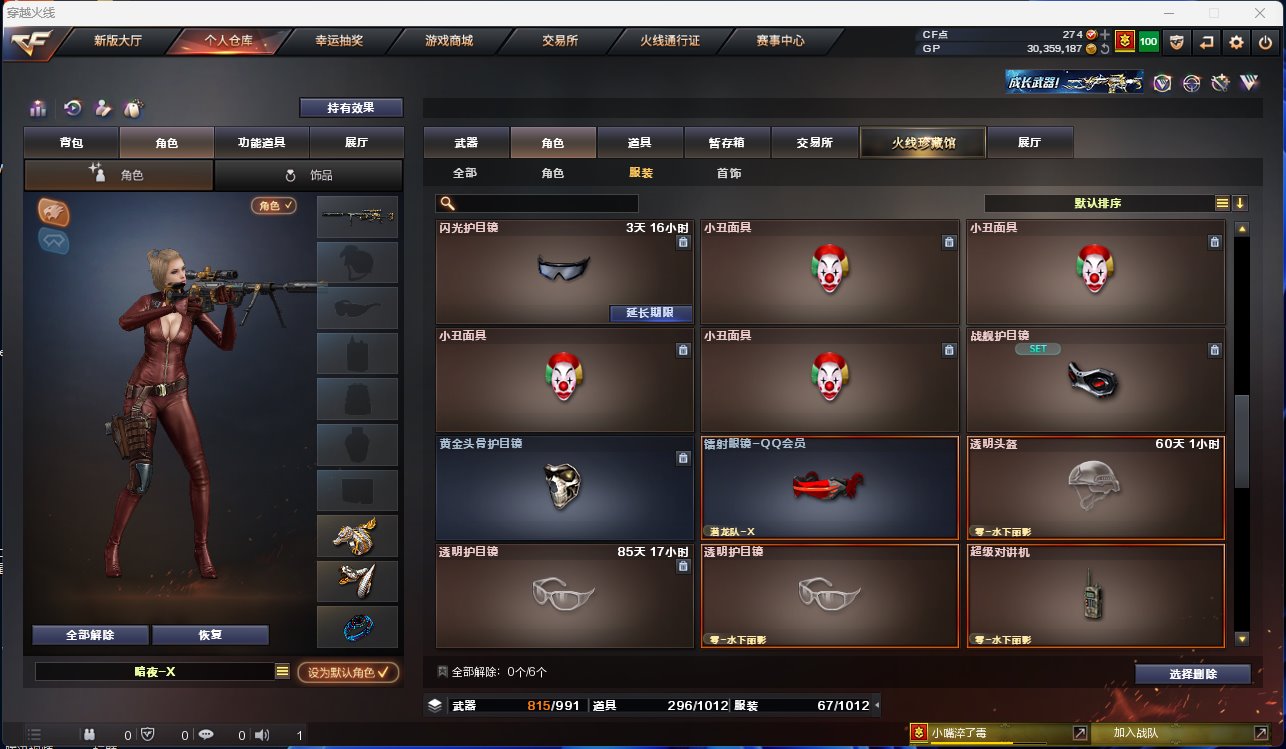Open the 游戏商城 game store
The image size is (1286, 749).
[448, 41]
